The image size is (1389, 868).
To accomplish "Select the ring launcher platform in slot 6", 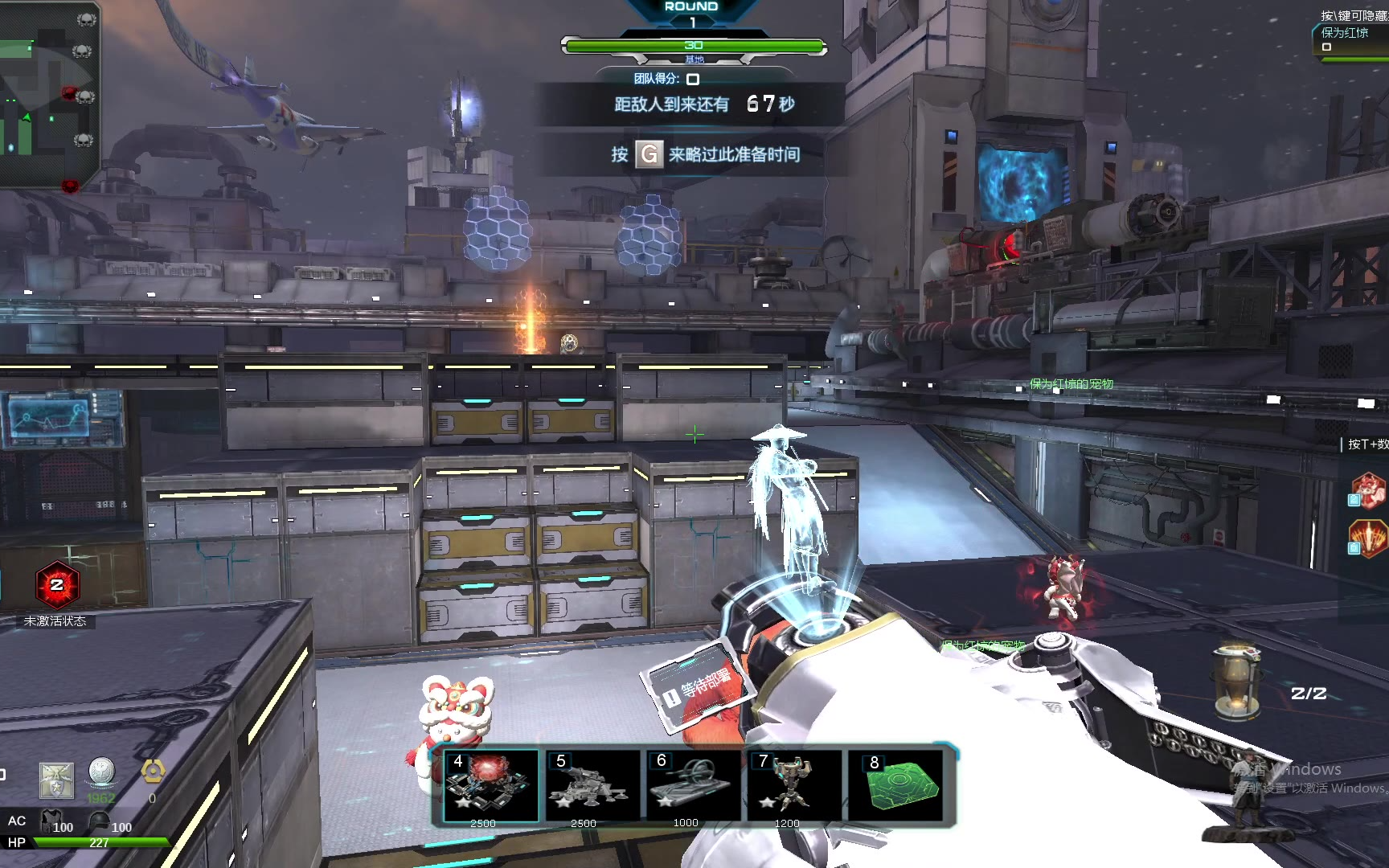I will 693,785.
